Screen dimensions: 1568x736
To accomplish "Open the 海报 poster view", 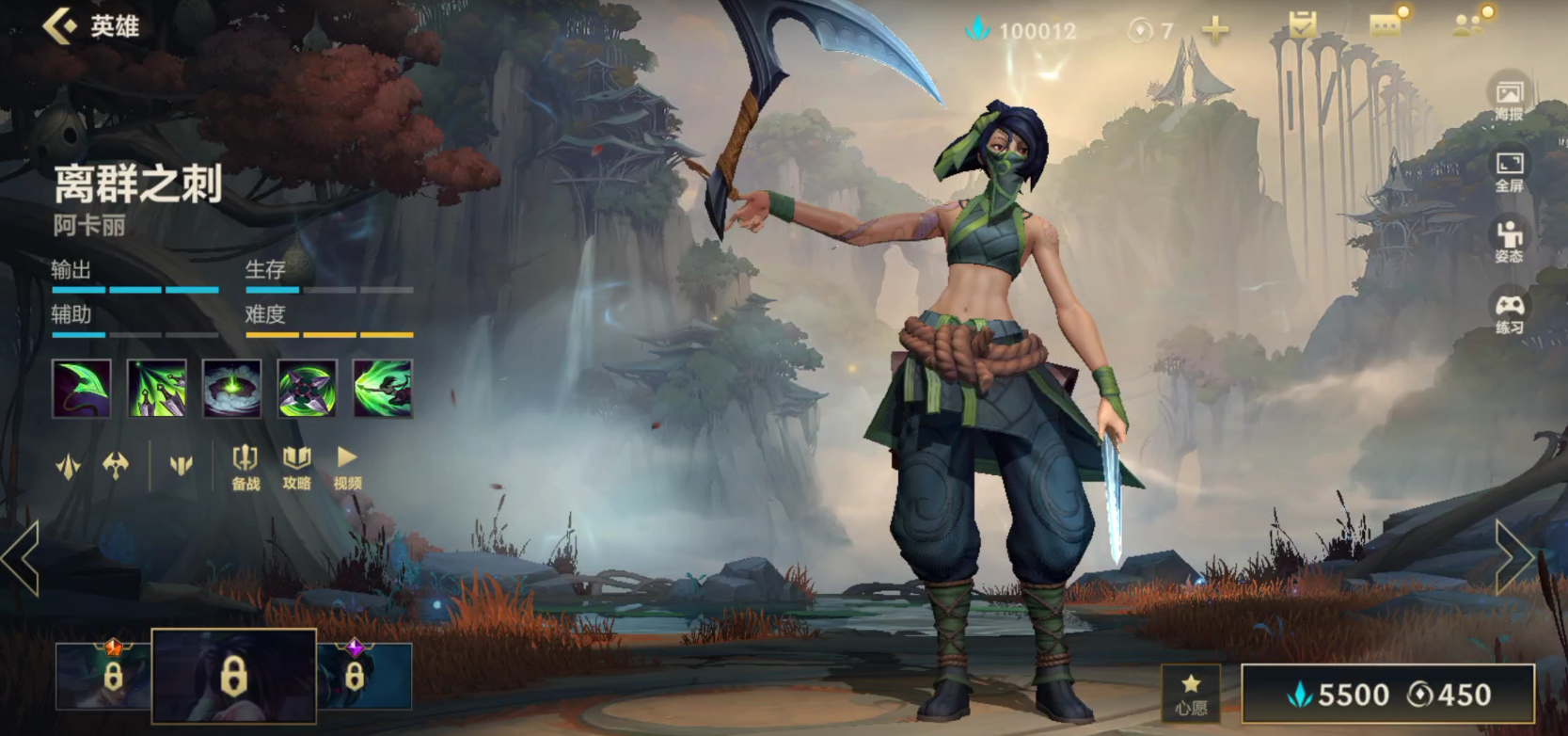I will [1509, 100].
